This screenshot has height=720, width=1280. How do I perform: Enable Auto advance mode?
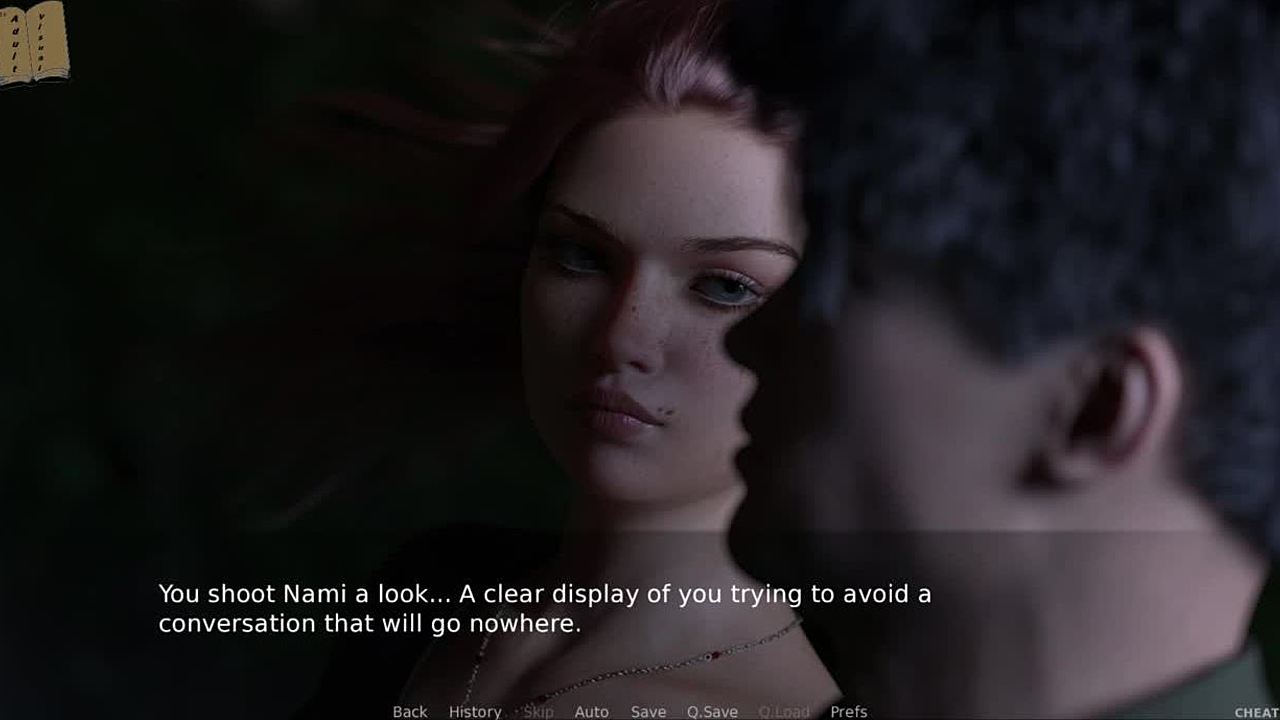591,711
